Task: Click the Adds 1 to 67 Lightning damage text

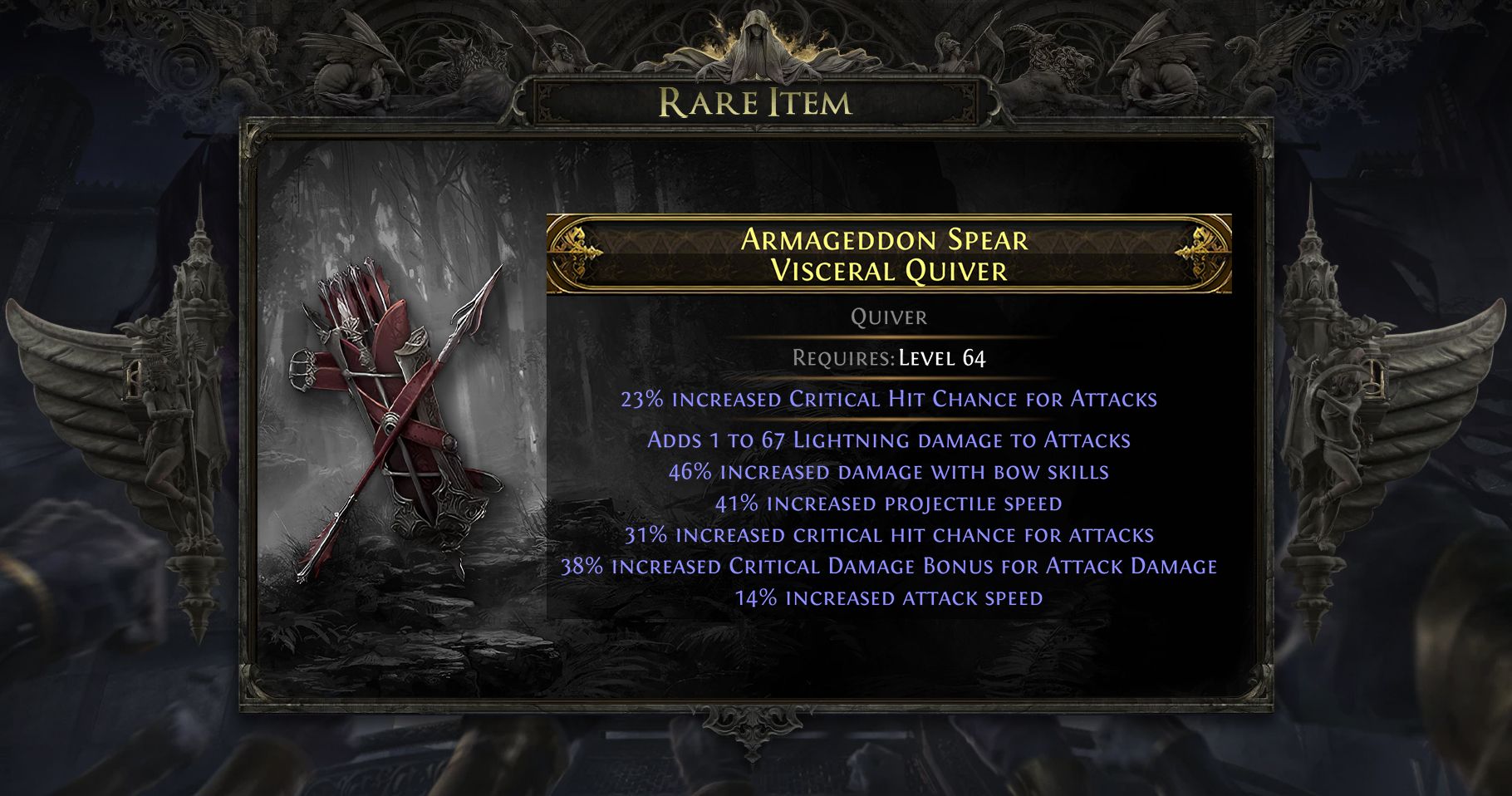Action: [x=889, y=440]
